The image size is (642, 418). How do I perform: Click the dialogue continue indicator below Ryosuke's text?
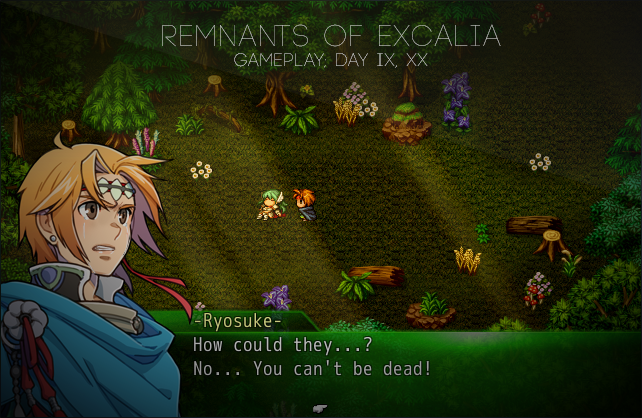click(x=319, y=408)
